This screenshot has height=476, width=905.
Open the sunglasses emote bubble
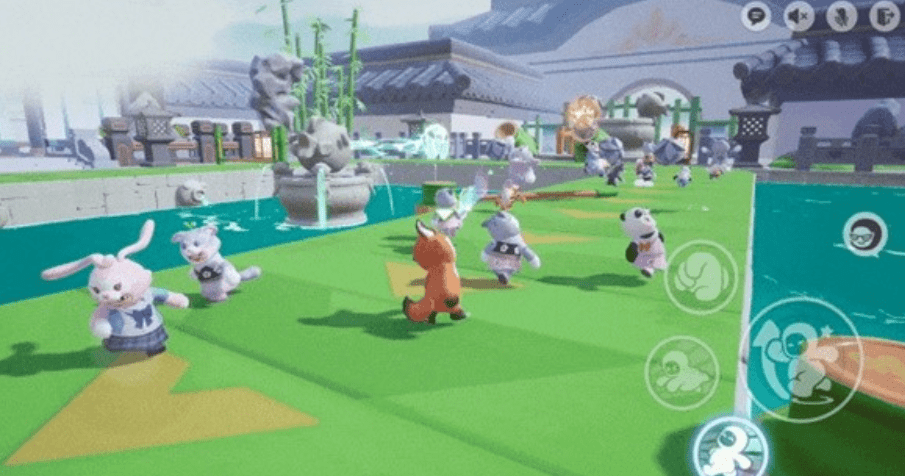(x=864, y=235)
